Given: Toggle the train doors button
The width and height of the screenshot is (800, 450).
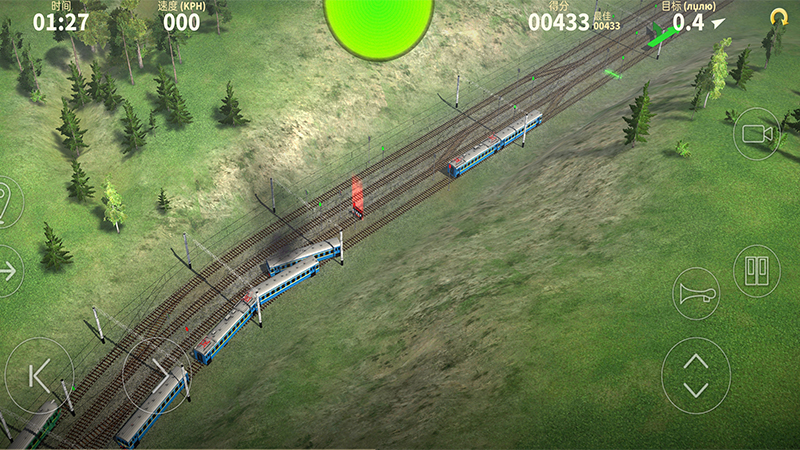Looking at the screenshot, I should 756,270.
